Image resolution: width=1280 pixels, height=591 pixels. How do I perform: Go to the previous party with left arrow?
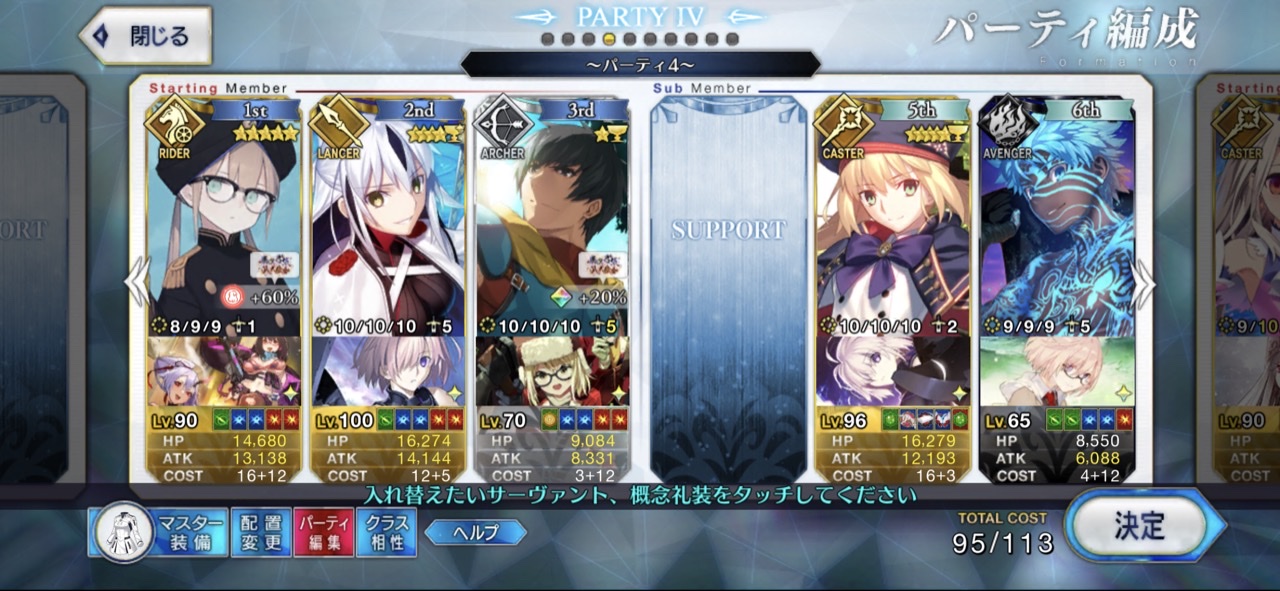138,285
